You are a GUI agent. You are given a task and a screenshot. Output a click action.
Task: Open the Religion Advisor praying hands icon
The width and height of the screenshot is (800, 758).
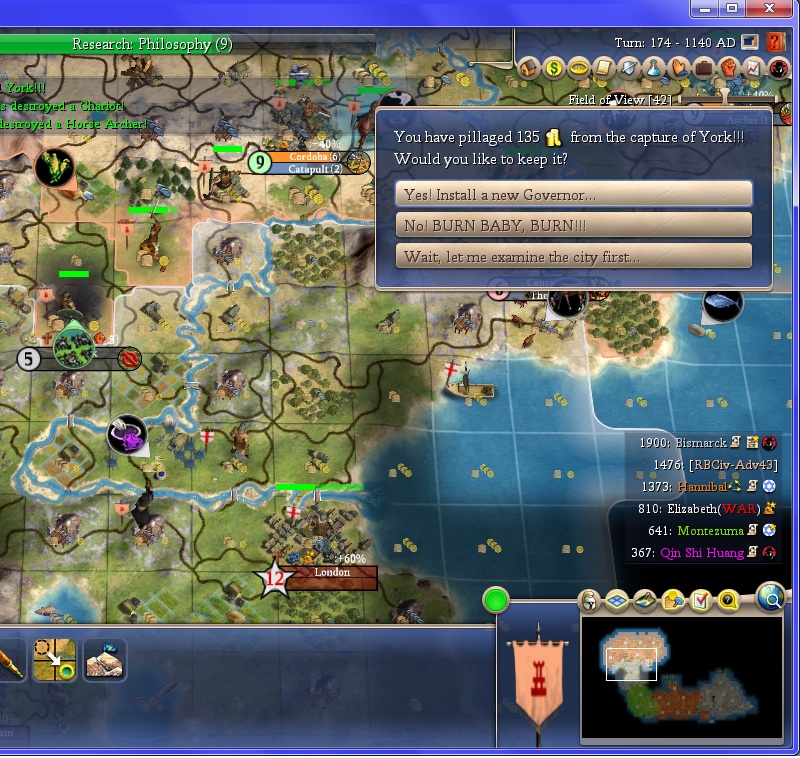(x=679, y=68)
